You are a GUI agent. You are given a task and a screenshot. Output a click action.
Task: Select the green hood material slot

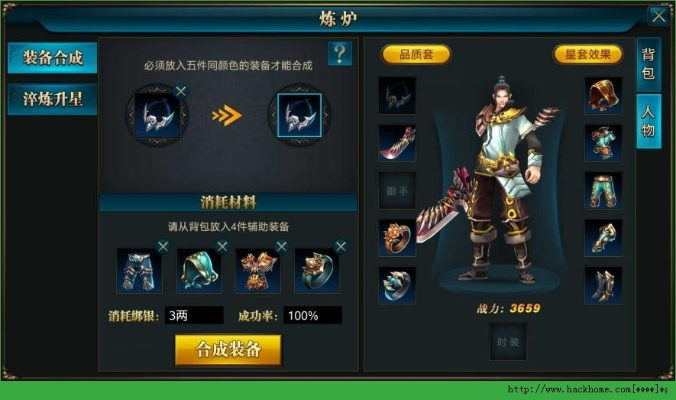coord(197,270)
